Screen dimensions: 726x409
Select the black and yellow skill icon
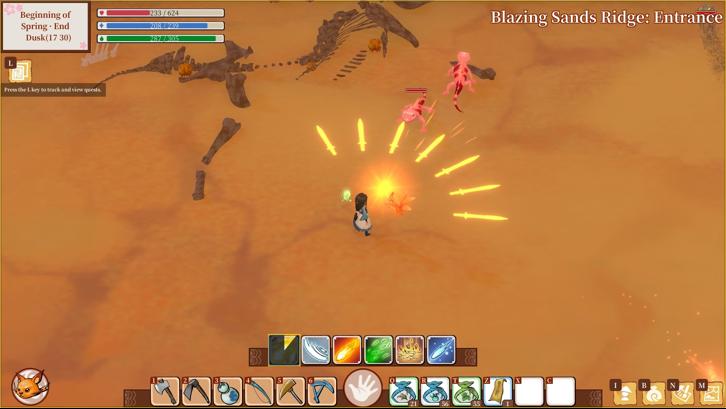click(284, 350)
